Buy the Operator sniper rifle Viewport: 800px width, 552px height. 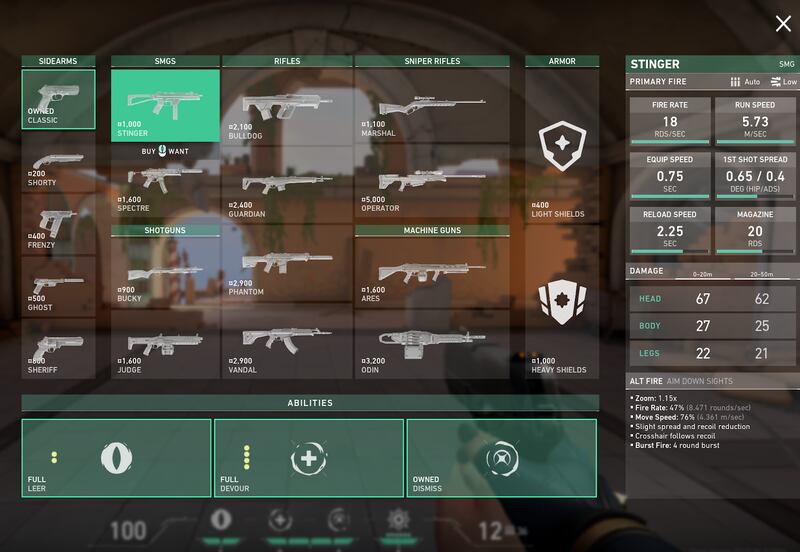pyautogui.click(x=432, y=185)
